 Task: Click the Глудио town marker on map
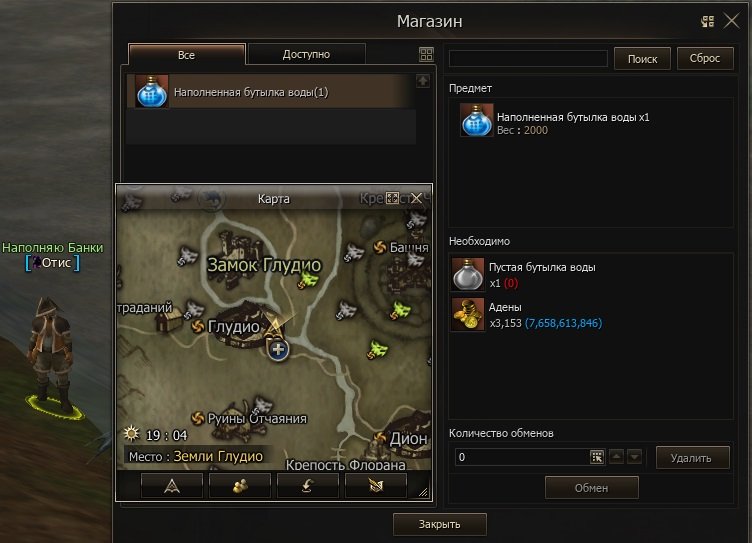click(199, 326)
